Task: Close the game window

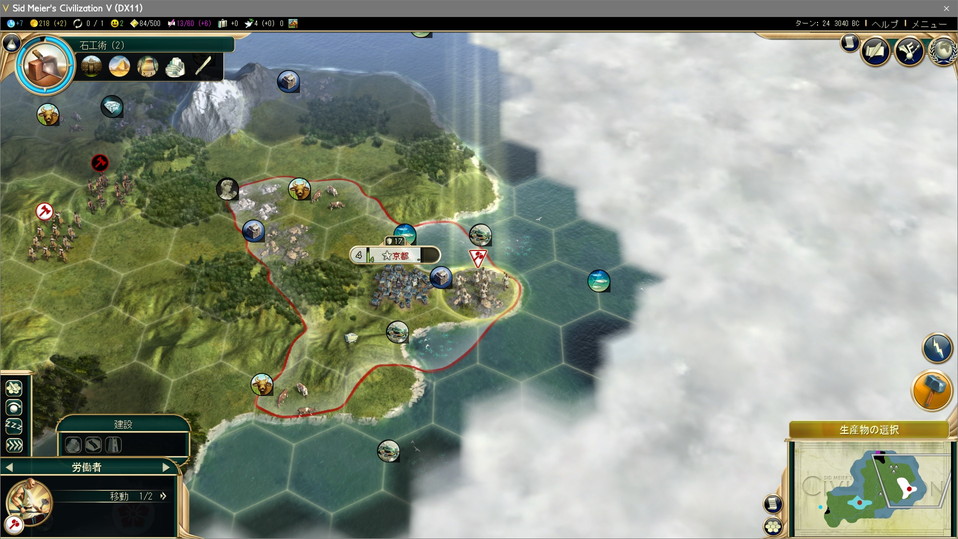Action: (x=946, y=8)
